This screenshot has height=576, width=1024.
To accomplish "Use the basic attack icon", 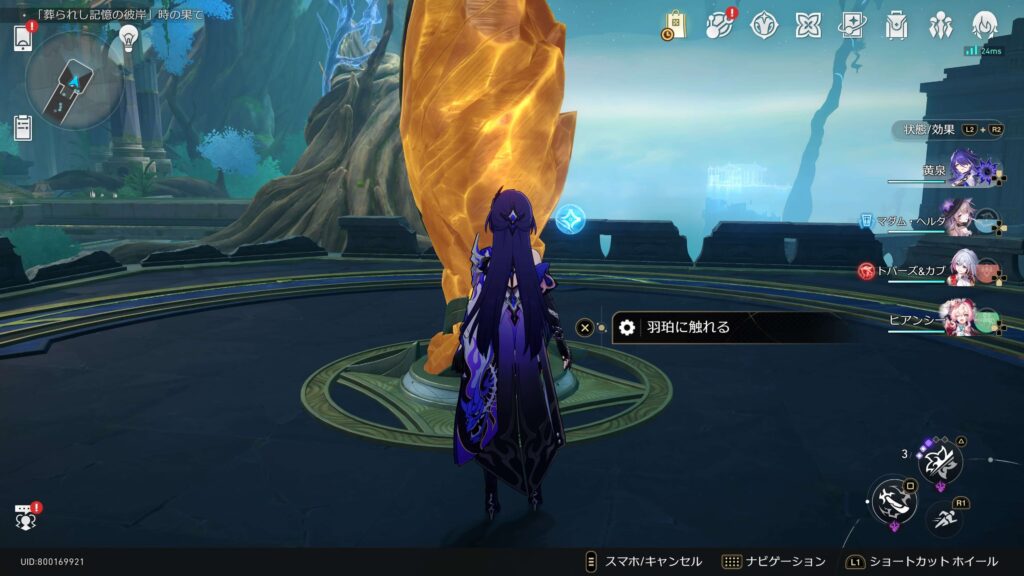I will [893, 499].
